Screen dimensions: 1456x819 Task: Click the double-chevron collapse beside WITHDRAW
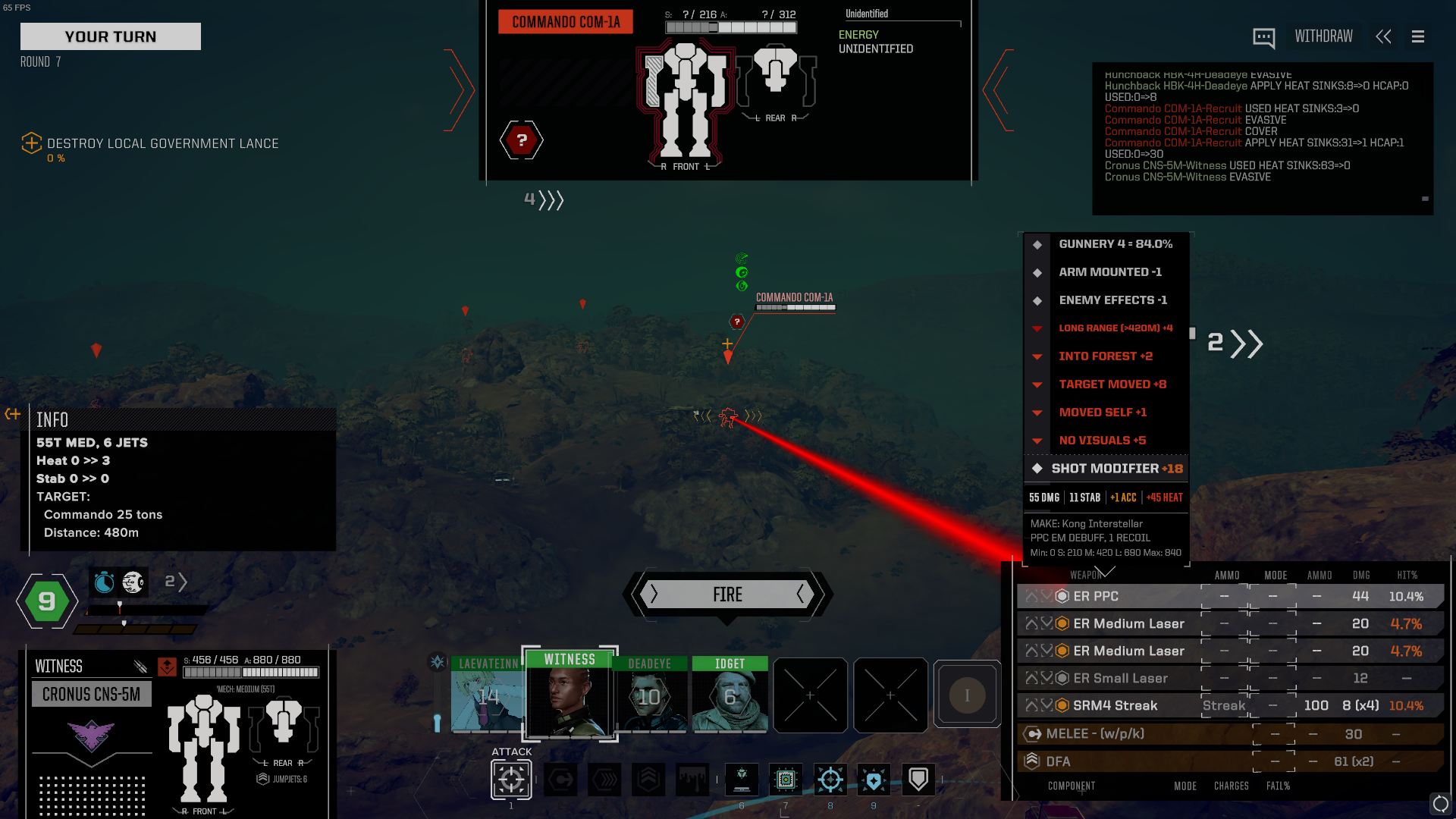click(1383, 36)
